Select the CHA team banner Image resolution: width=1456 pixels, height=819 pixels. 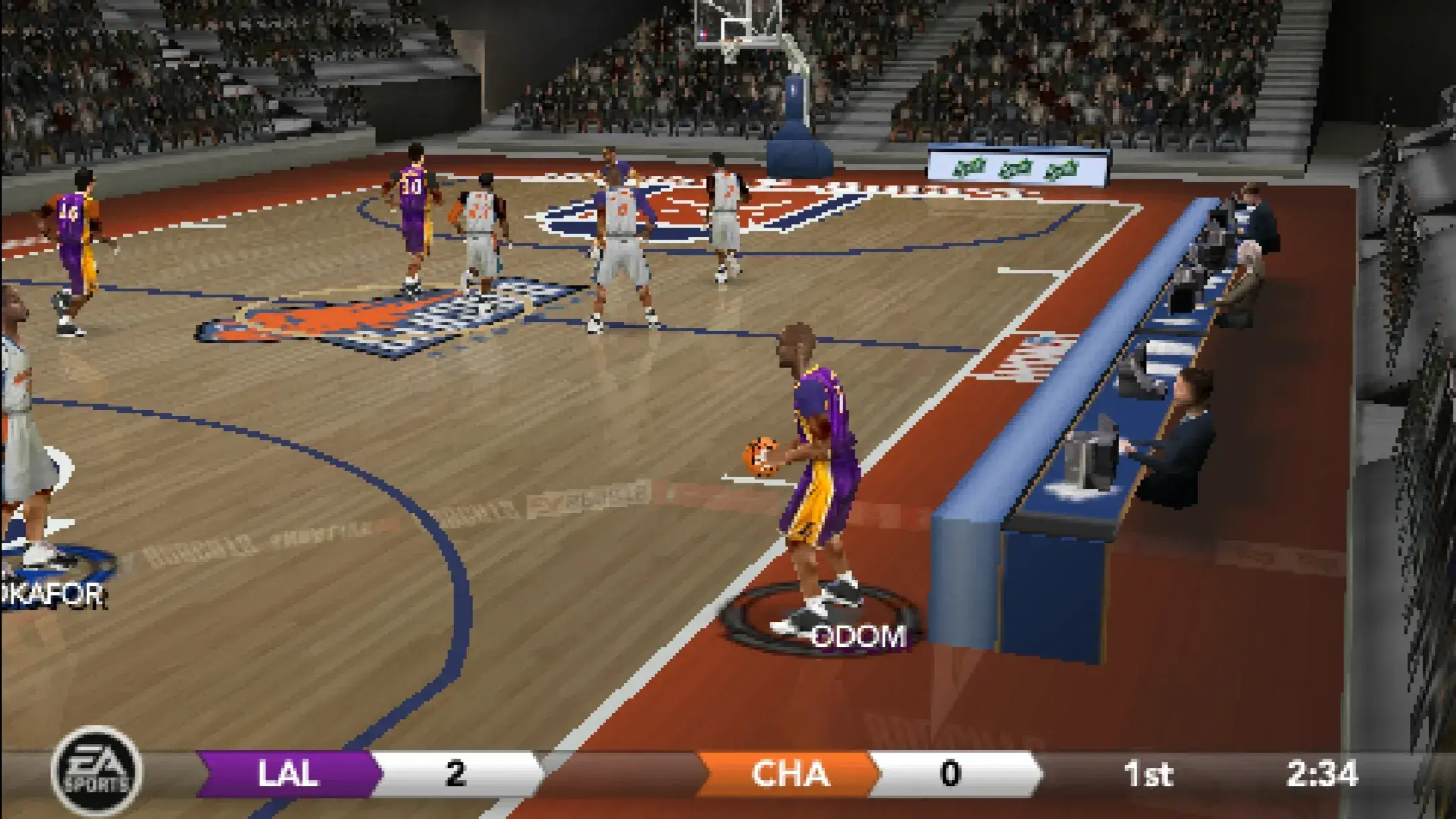789,774
